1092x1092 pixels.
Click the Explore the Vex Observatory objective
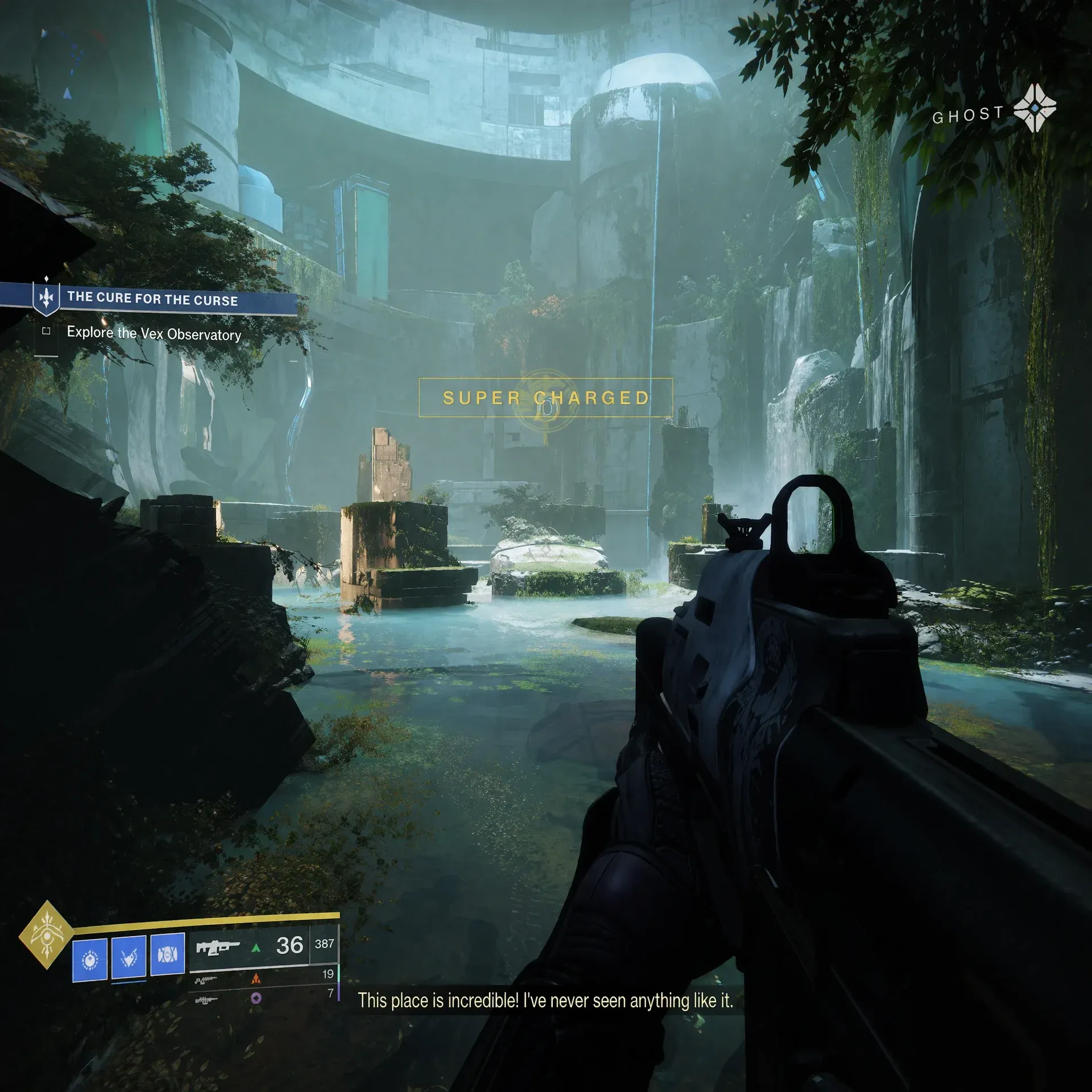(154, 333)
